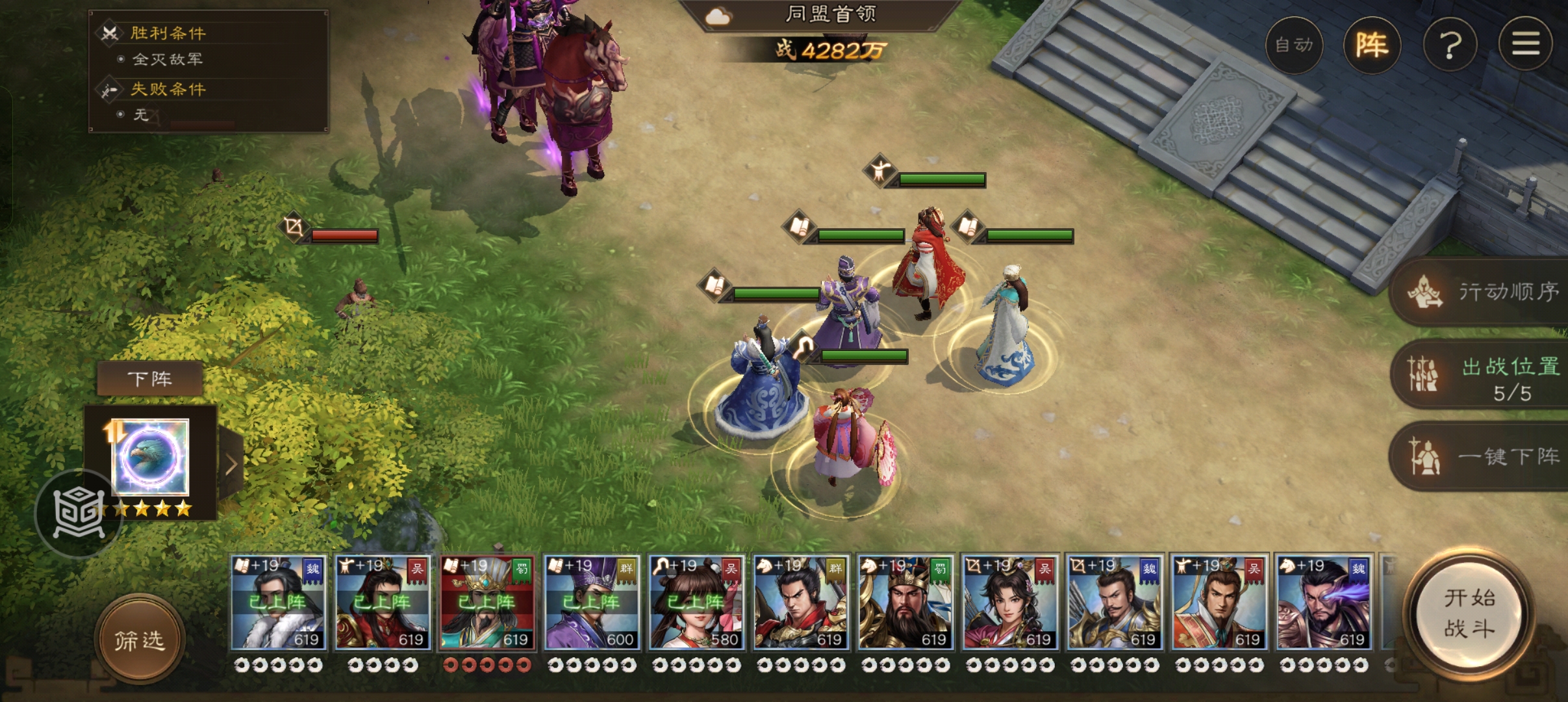Select the red-bordered 蜀 strategist card
Viewport: 1568px width, 702px height.
point(487,603)
